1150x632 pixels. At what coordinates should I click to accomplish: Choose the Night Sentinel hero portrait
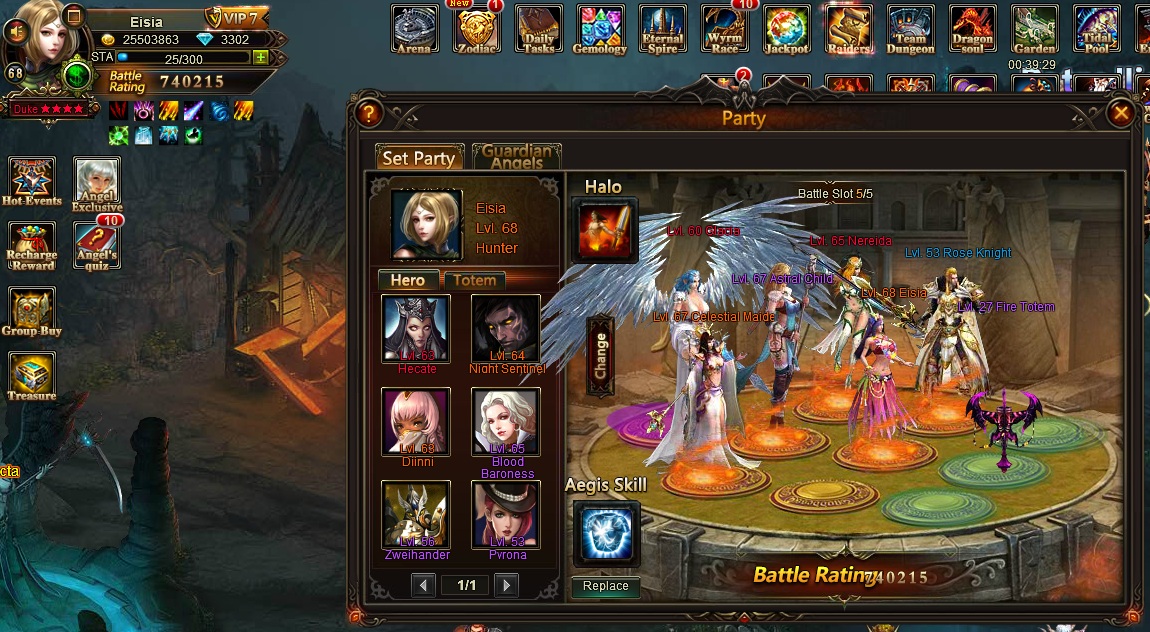tap(506, 328)
